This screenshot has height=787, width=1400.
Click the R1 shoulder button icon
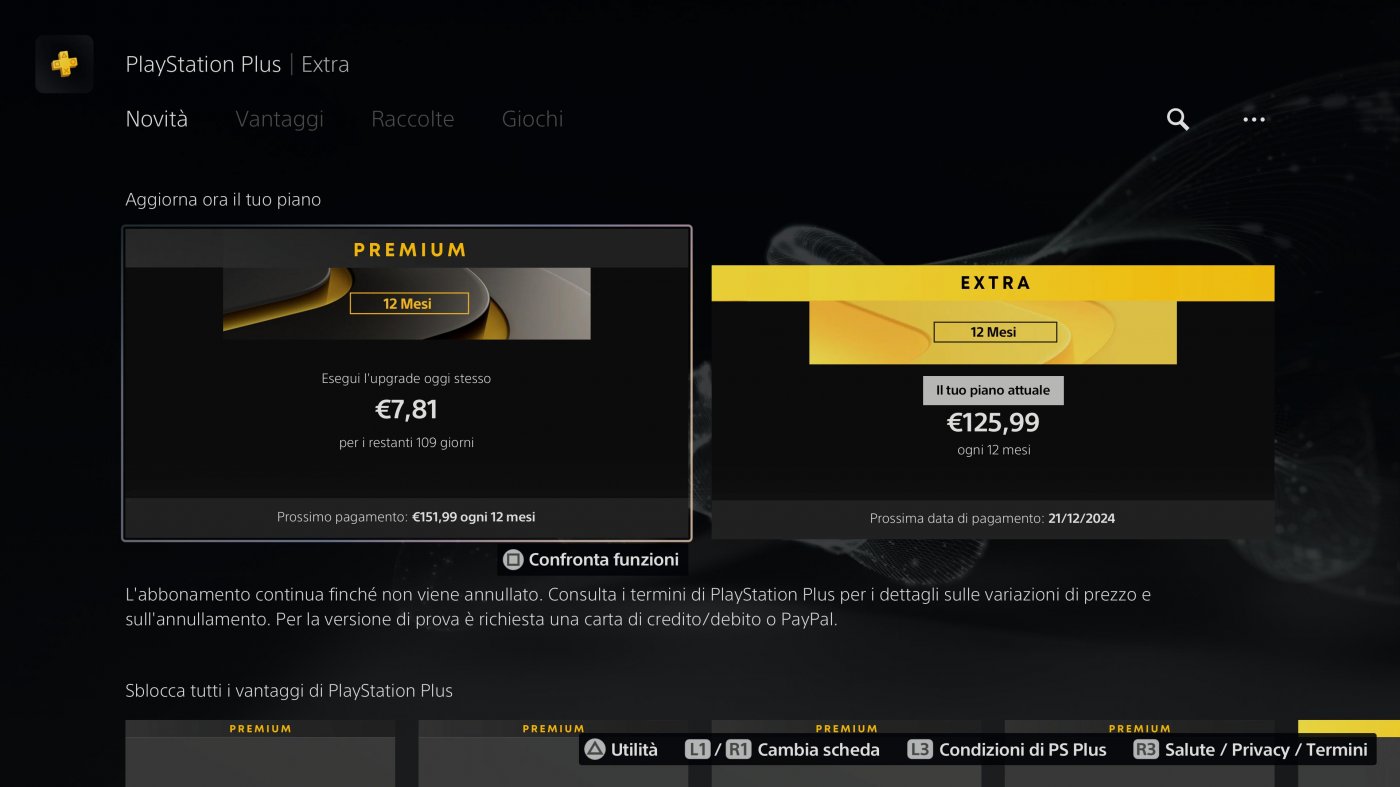click(x=737, y=749)
